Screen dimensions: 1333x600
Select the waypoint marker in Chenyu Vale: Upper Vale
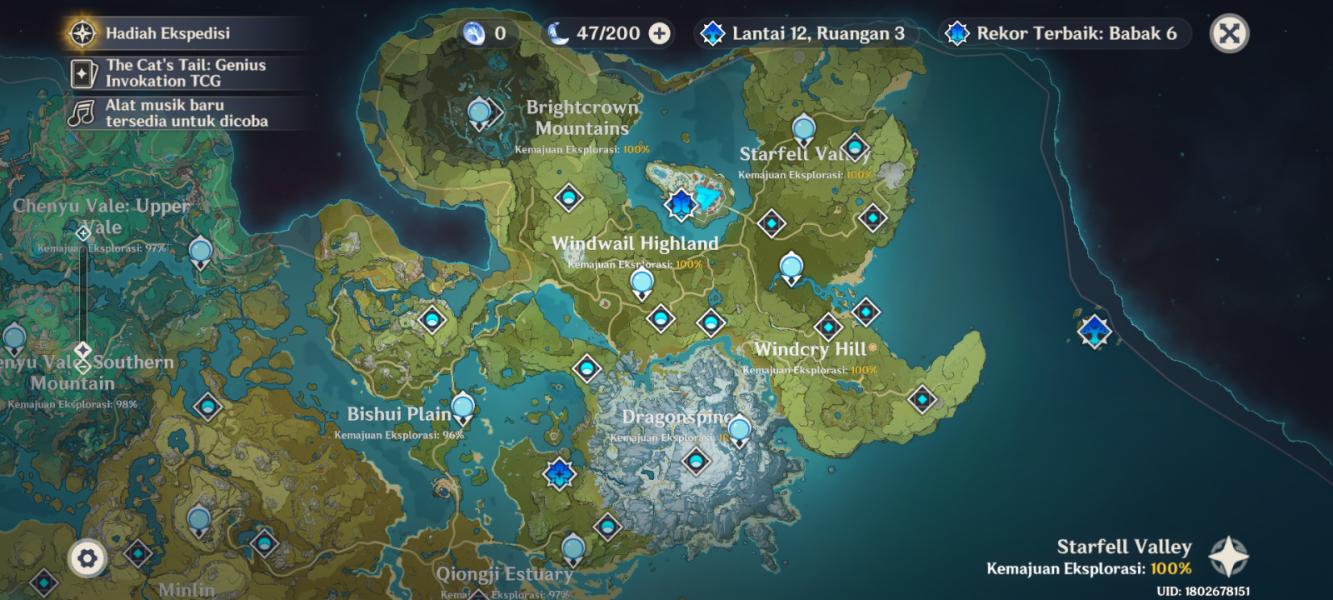pyautogui.click(x=201, y=250)
